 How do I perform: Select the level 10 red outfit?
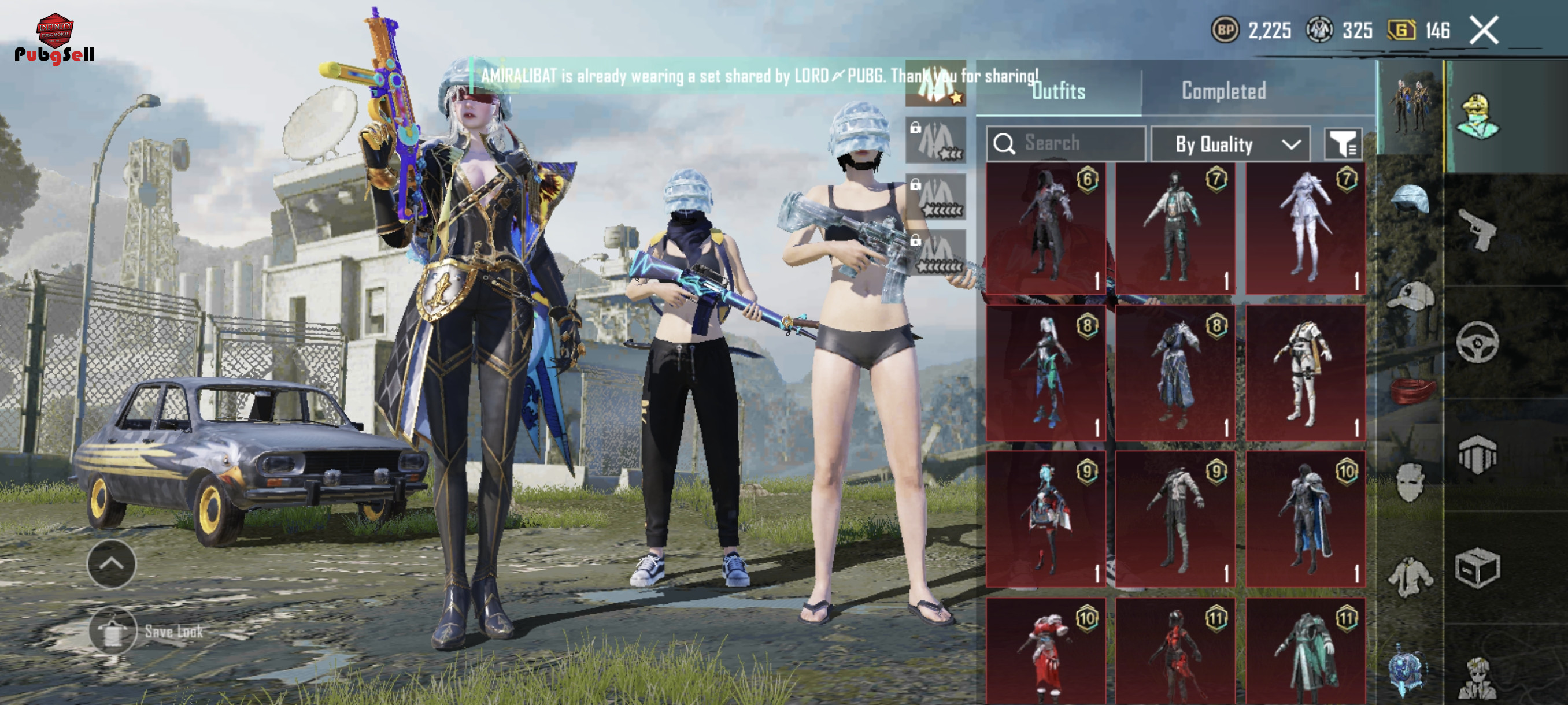(x=1046, y=651)
